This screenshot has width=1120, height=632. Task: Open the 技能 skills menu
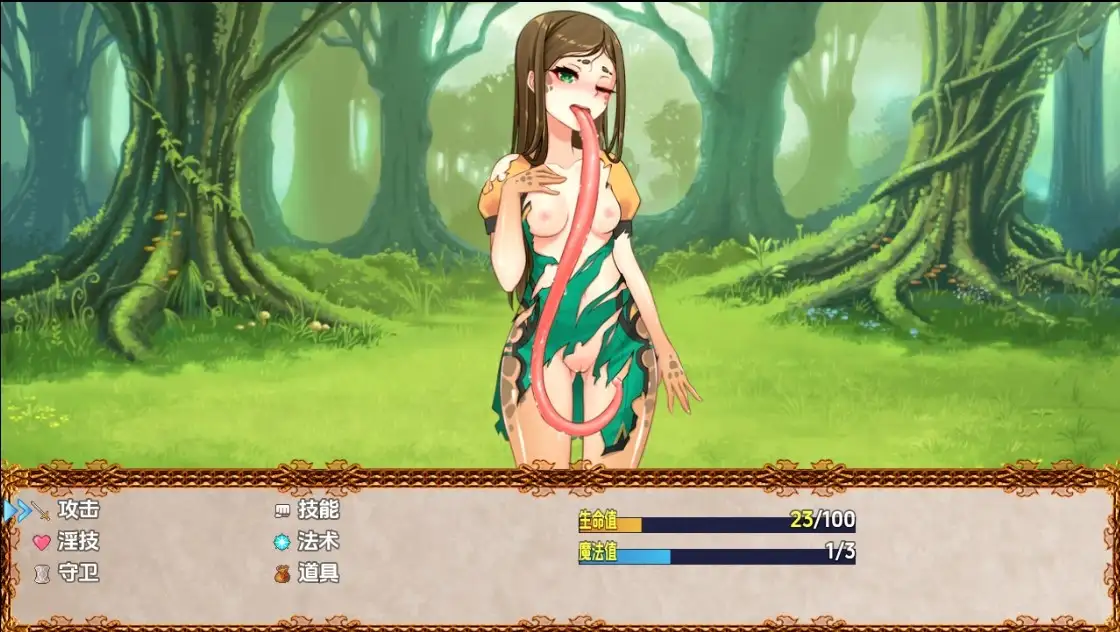[x=317, y=510]
